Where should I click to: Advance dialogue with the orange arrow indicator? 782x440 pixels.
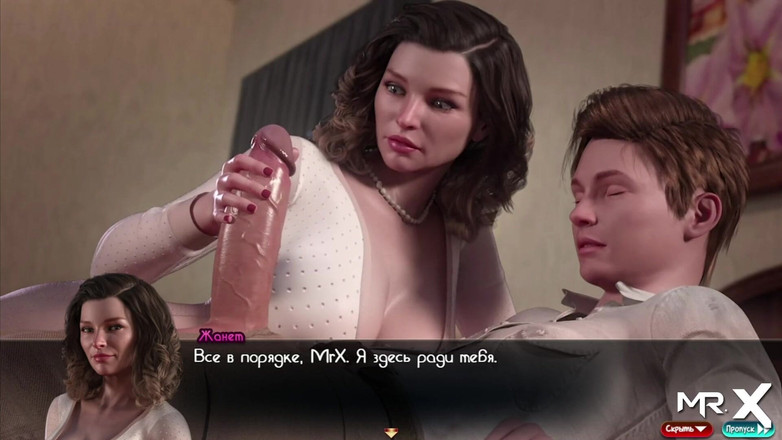point(391,433)
